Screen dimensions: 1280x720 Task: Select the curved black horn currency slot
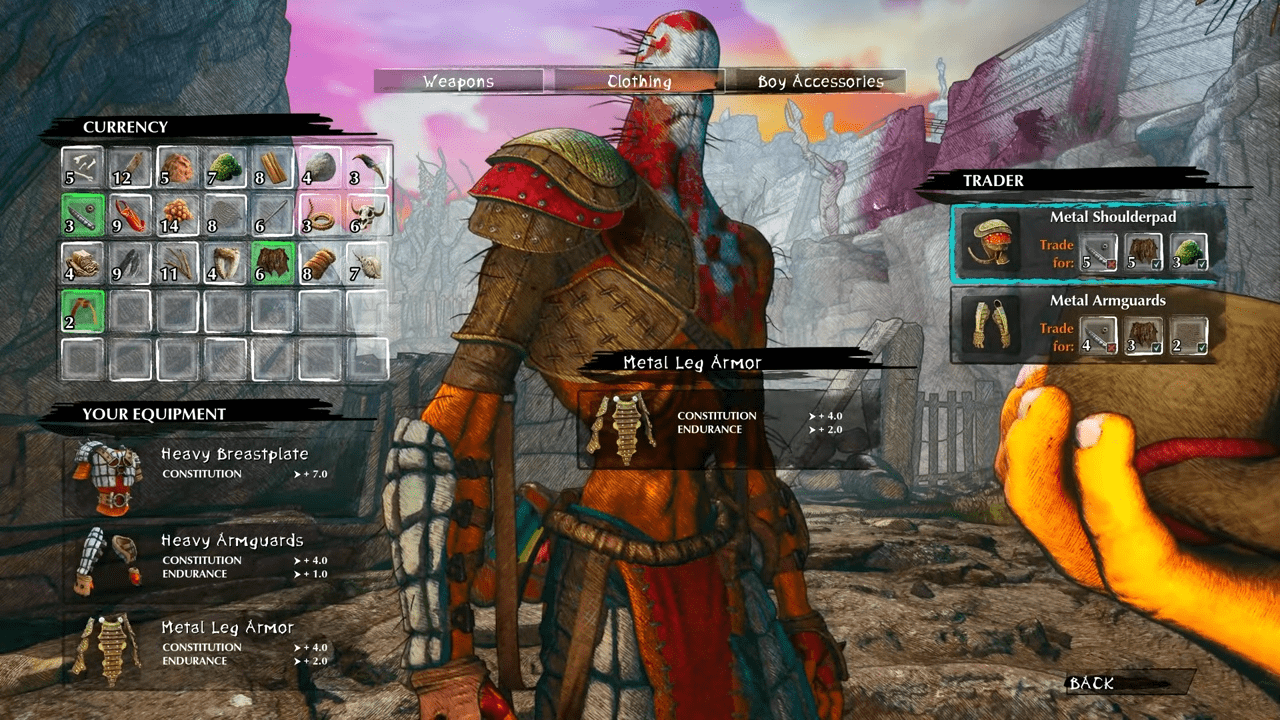[x=369, y=168]
